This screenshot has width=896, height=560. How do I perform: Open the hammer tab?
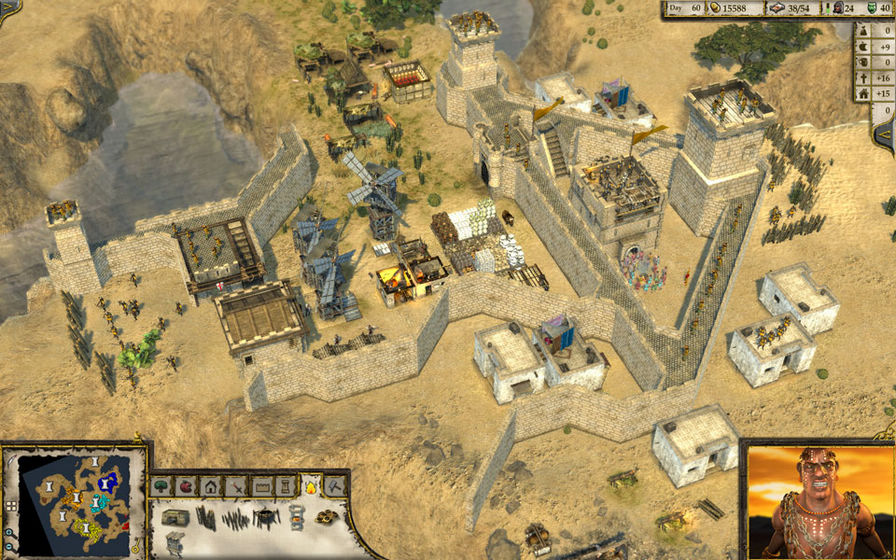point(336,487)
